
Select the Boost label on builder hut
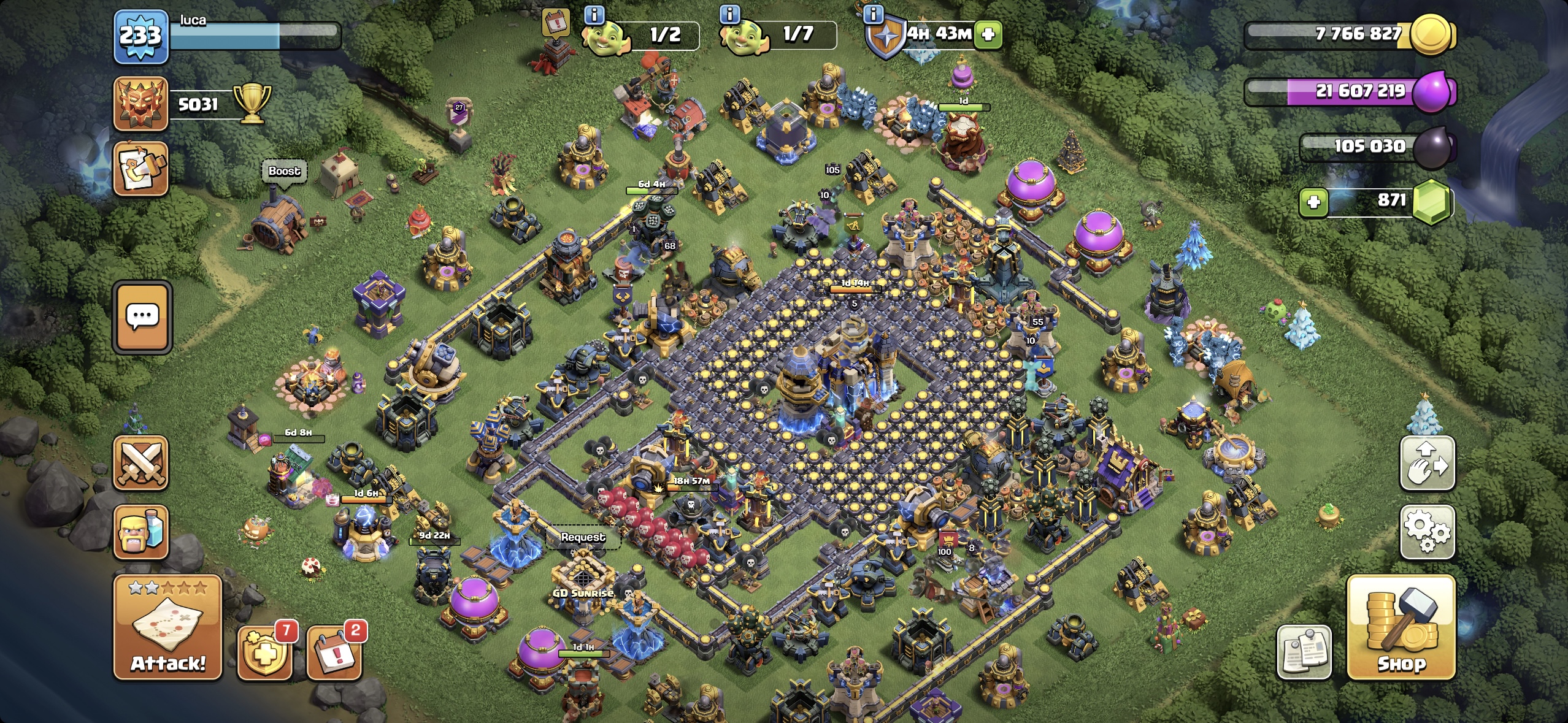click(283, 172)
